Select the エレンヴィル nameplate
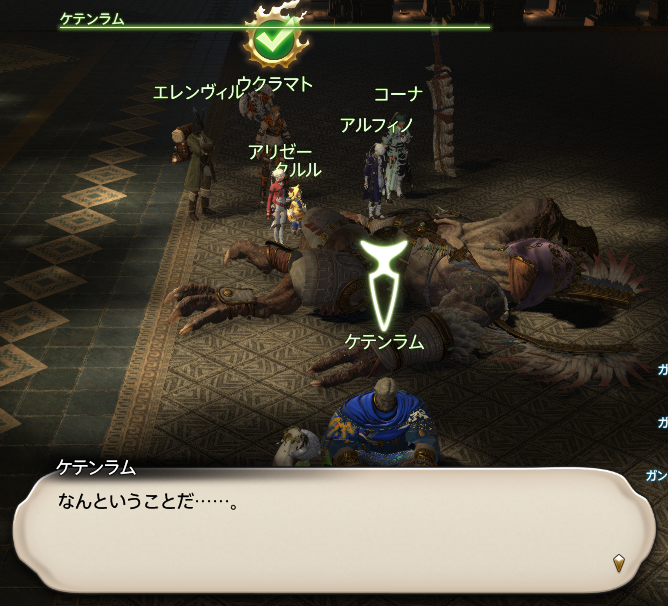 [196, 93]
